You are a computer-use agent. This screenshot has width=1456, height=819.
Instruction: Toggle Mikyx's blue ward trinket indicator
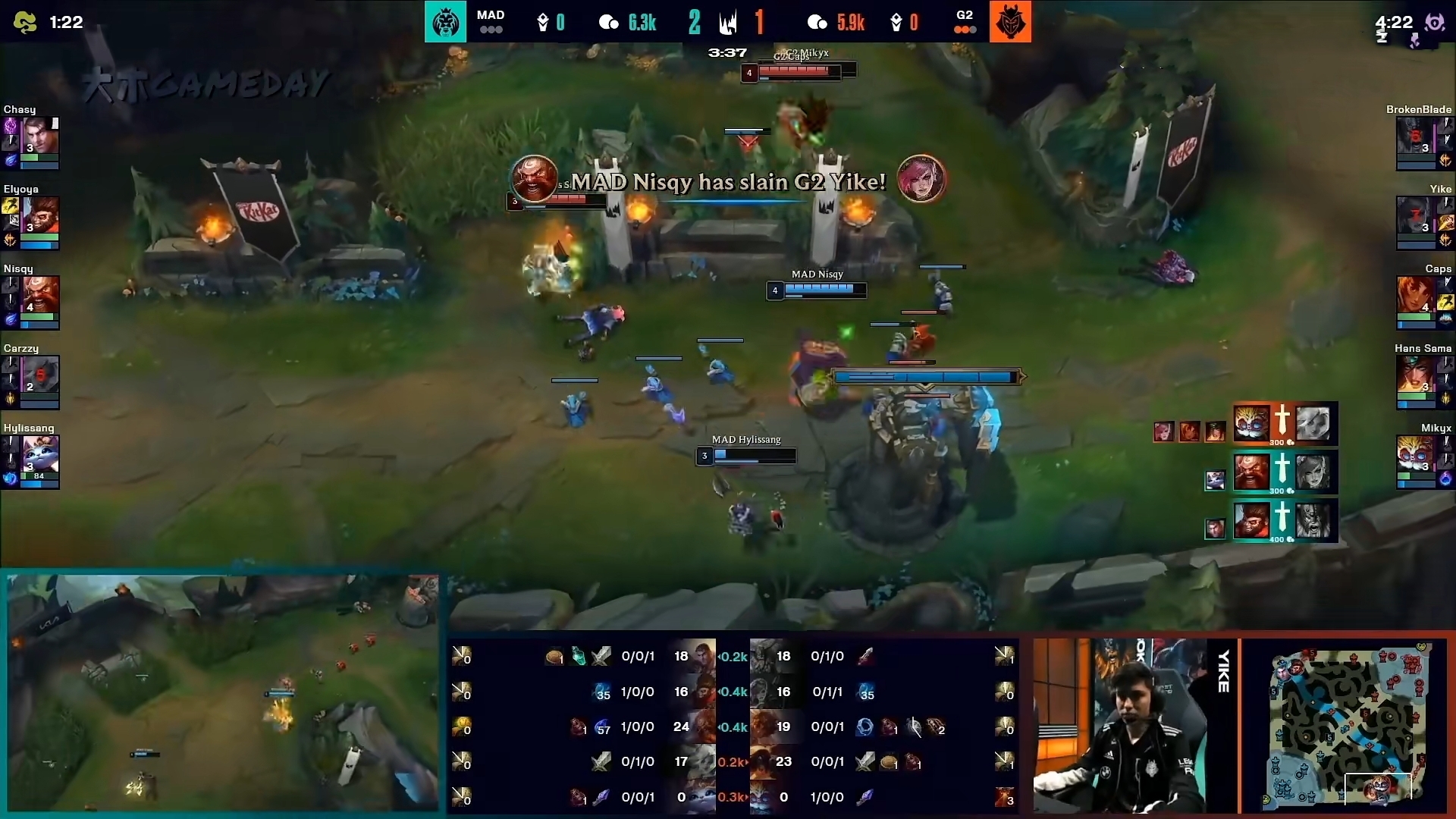click(x=1446, y=479)
